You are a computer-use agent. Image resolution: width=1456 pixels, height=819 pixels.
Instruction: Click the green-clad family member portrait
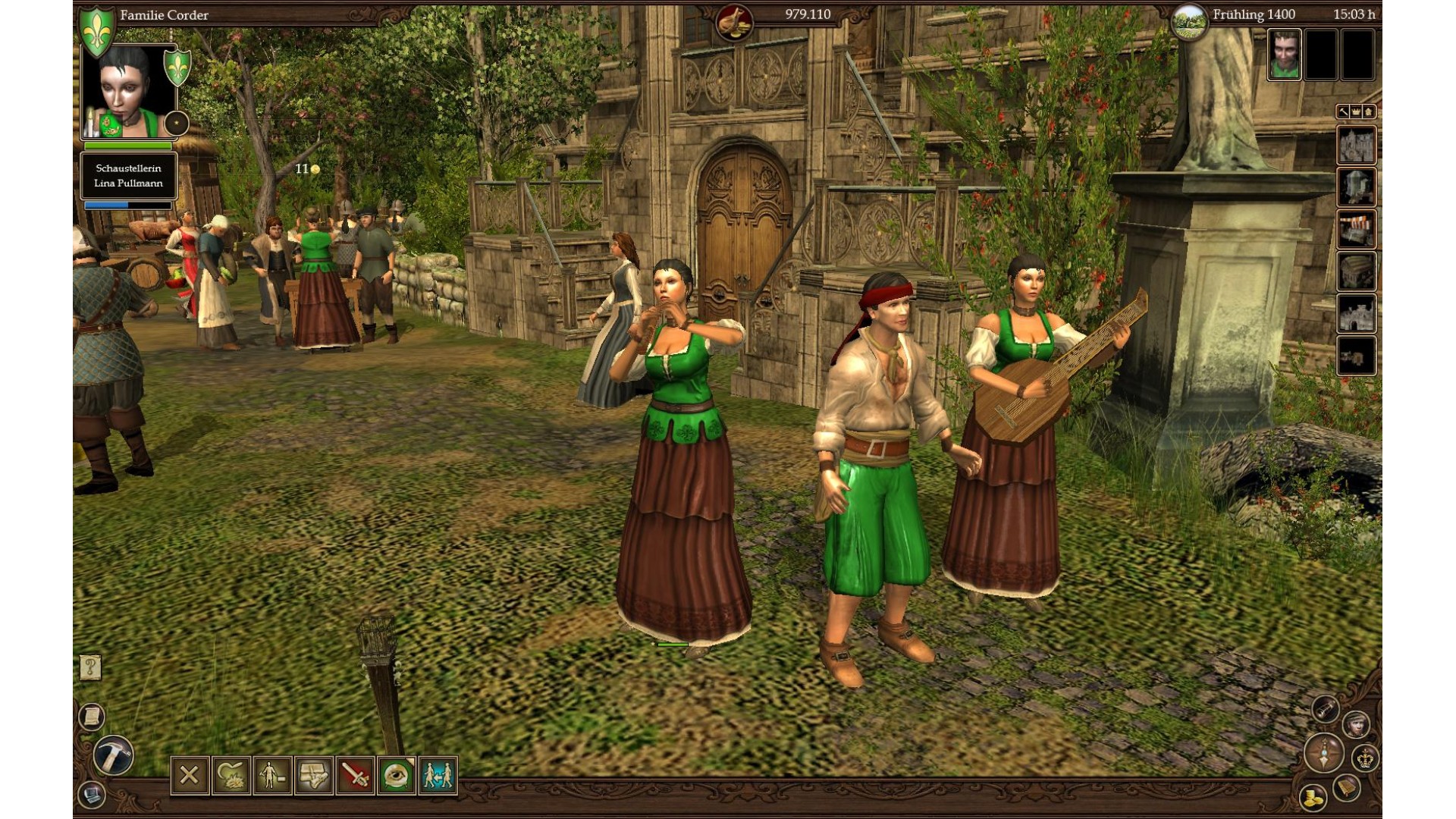[x=1284, y=55]
